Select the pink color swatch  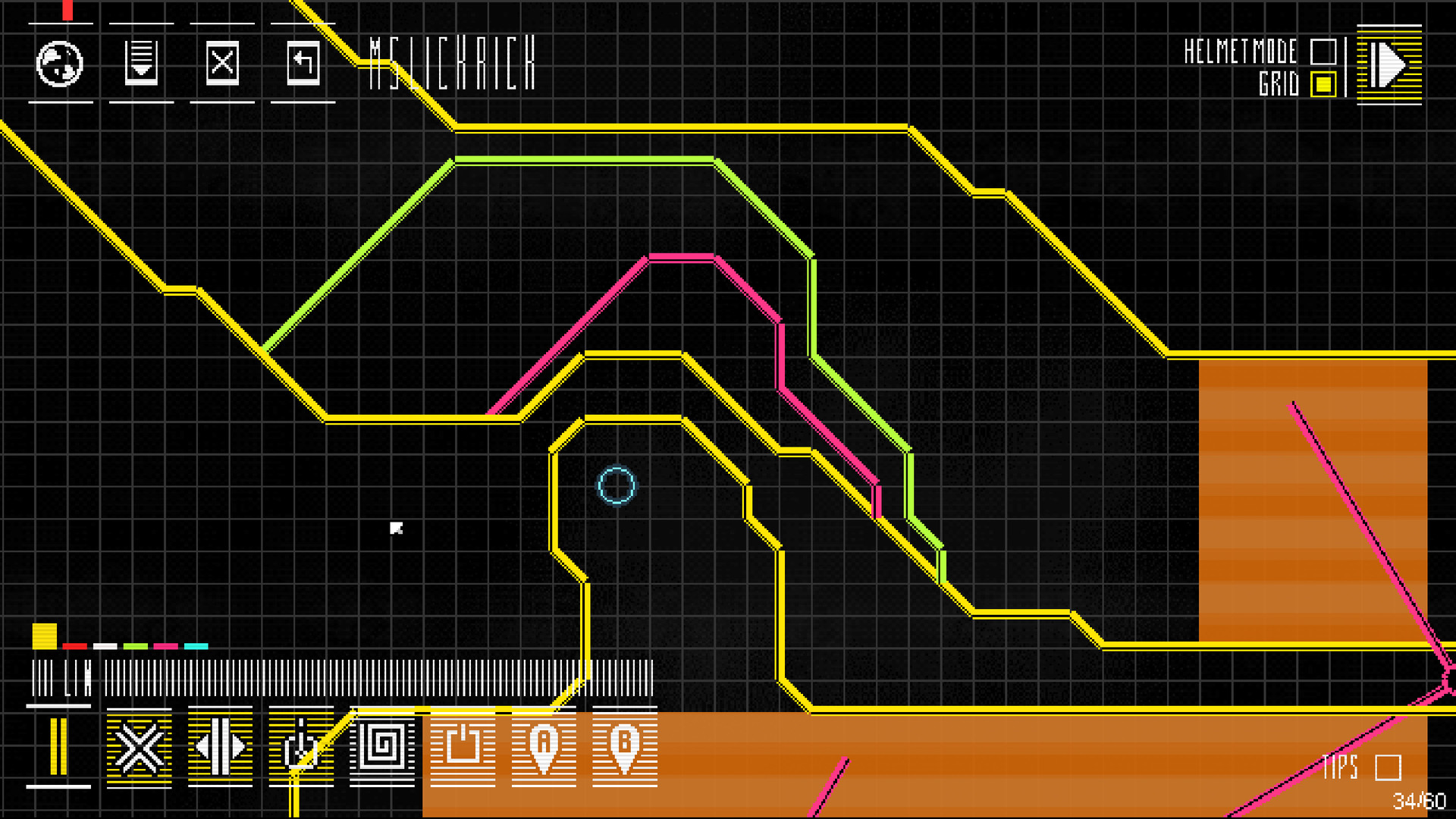[167, 647]
